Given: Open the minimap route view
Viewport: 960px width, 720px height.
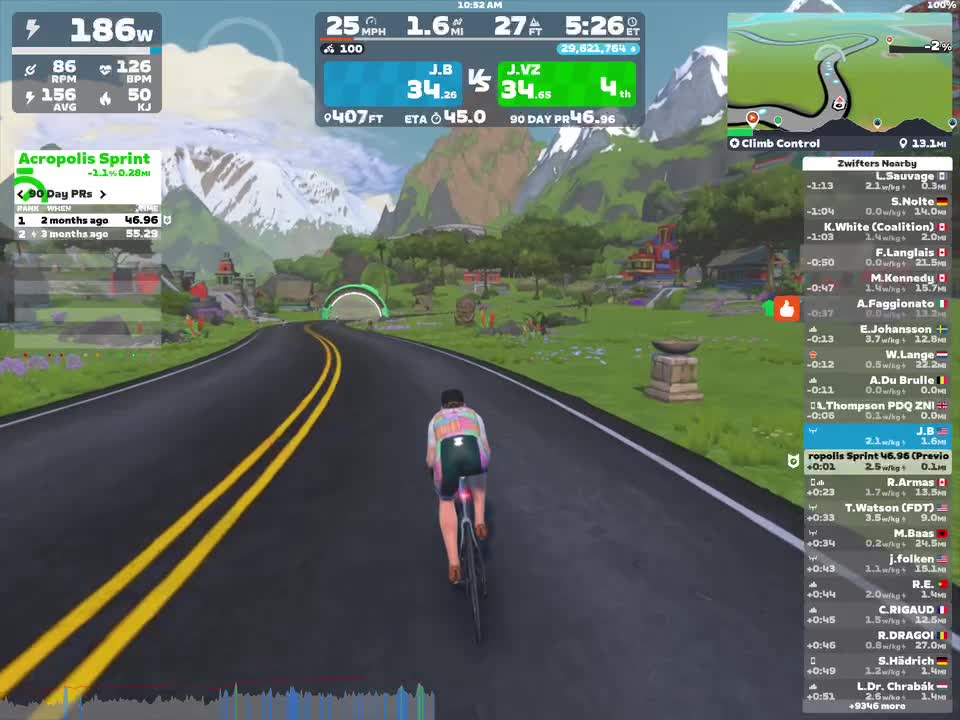Looking at the screenshot, I should coord(839,74).
